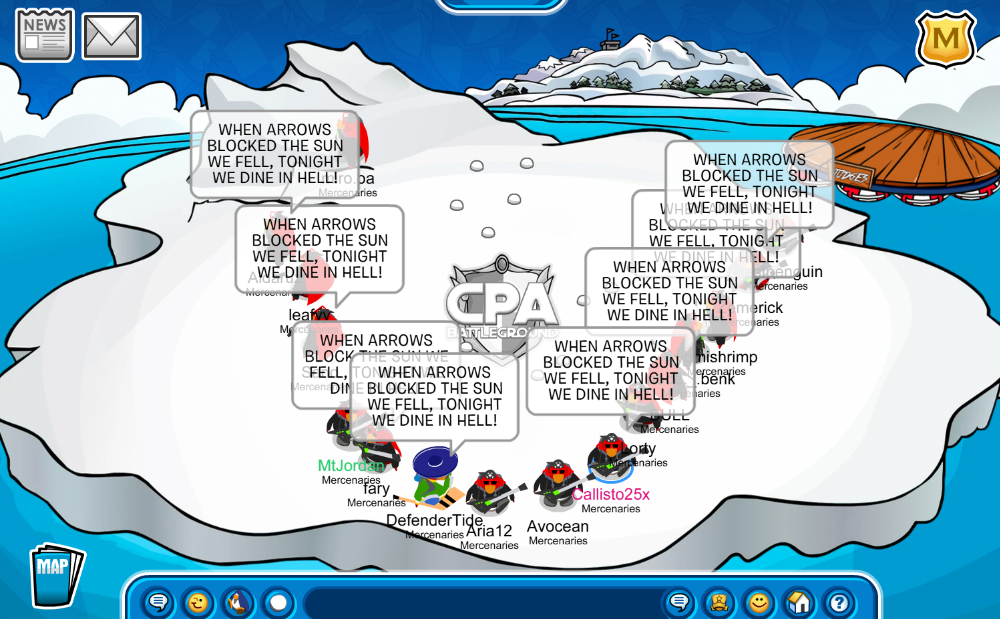1000x619 pixels.
Task: Open the newspaper from the NEWS icon
Action: click(44, 35)
